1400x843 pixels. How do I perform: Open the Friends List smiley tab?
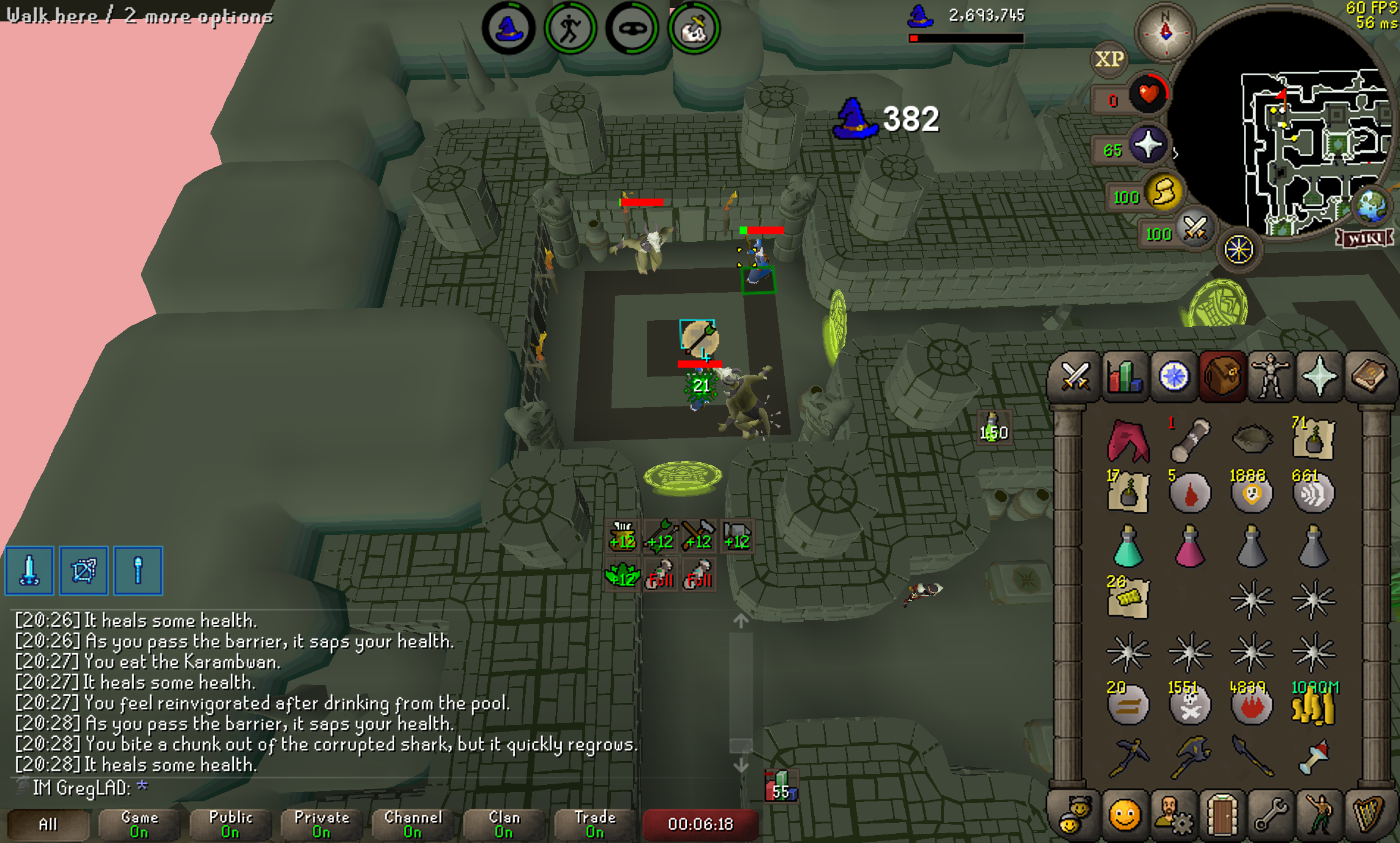pyautogui.click(x=1124, y=816)
